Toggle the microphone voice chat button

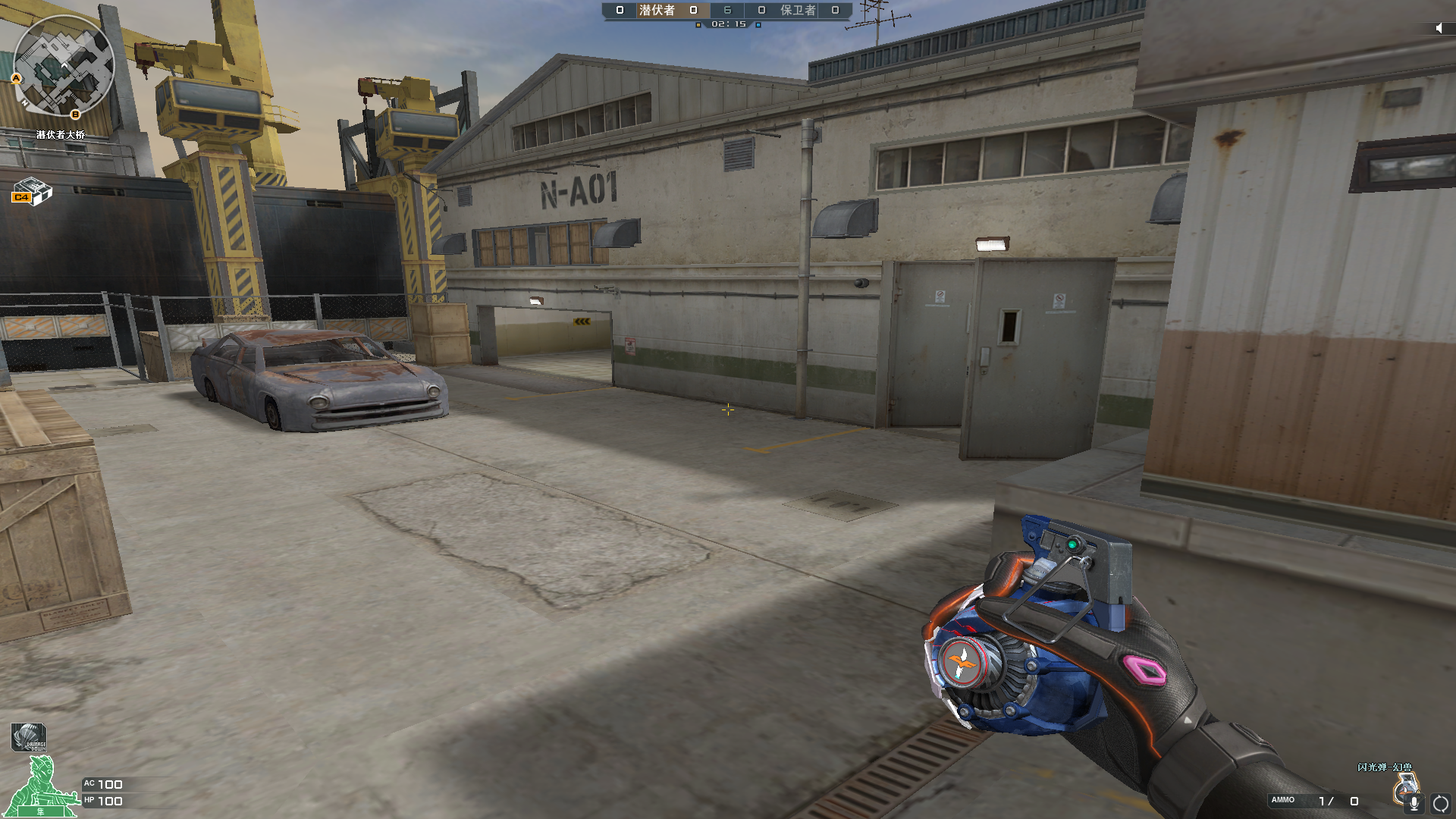pyautogui.click(x=1414, y=803)
